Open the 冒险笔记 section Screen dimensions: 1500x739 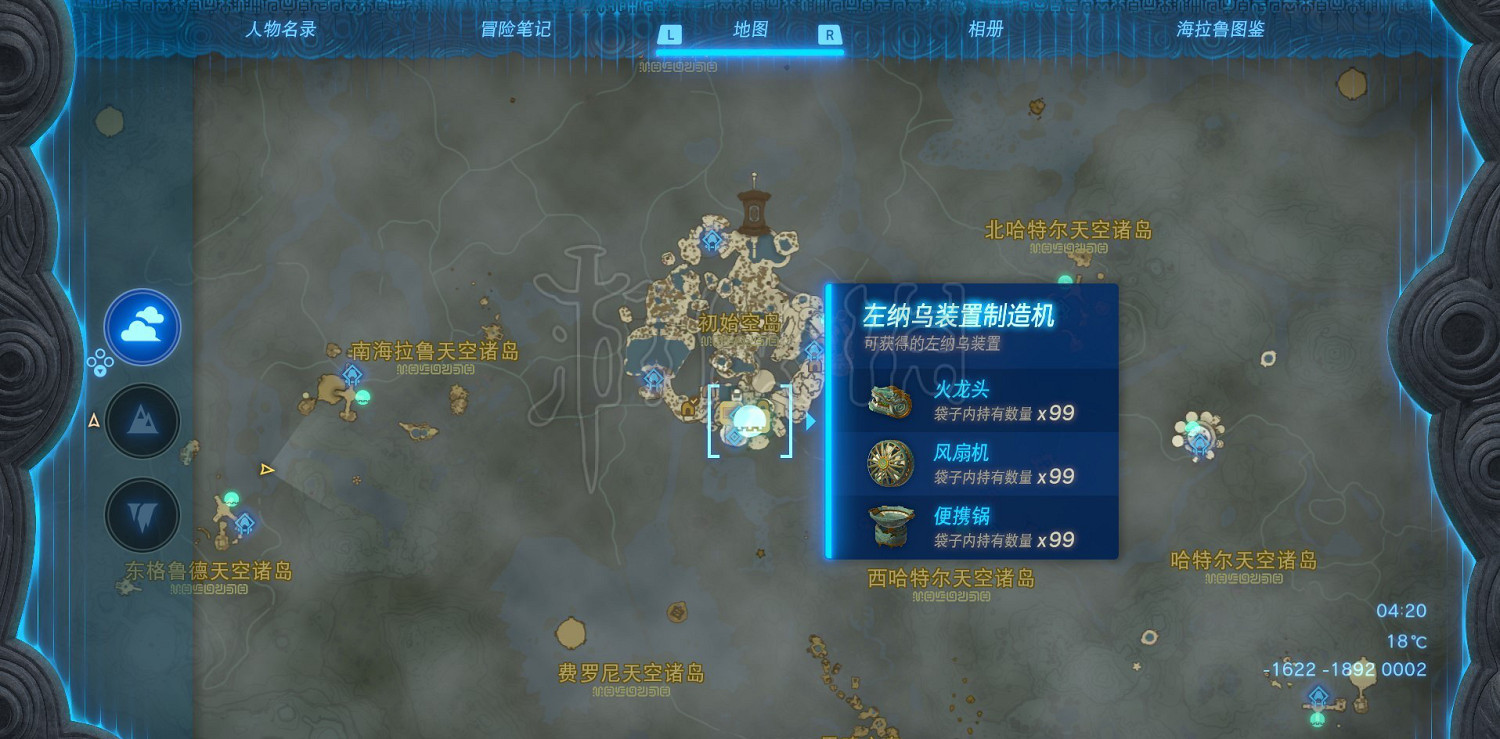point(514,30)
